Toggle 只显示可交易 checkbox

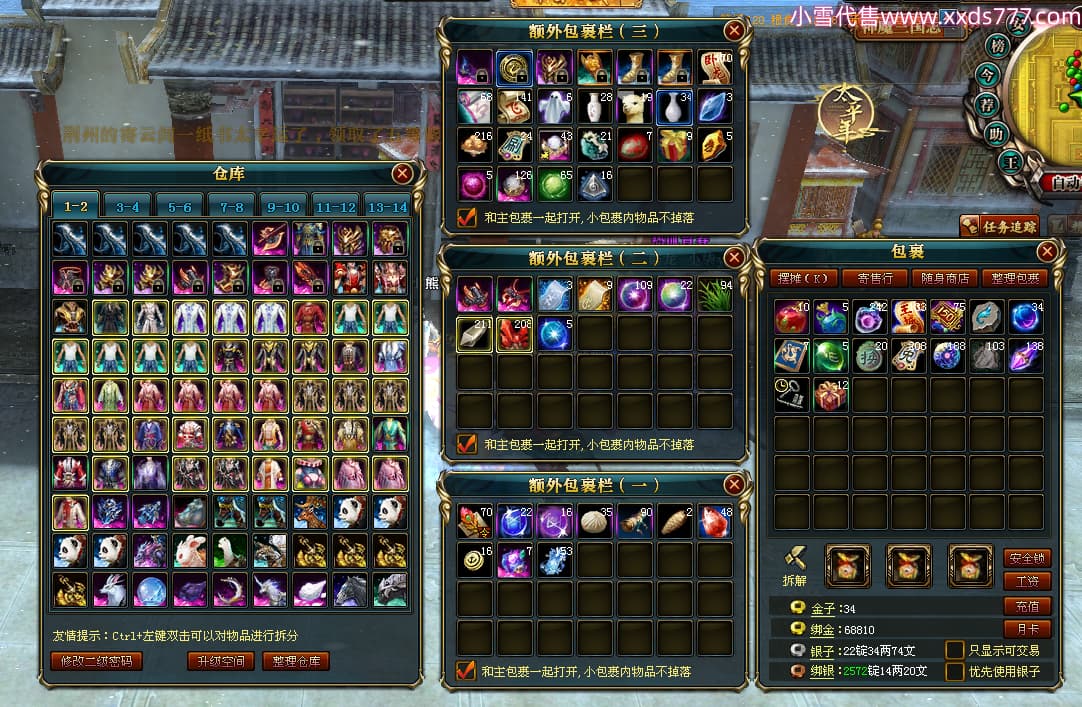point(955,650)
